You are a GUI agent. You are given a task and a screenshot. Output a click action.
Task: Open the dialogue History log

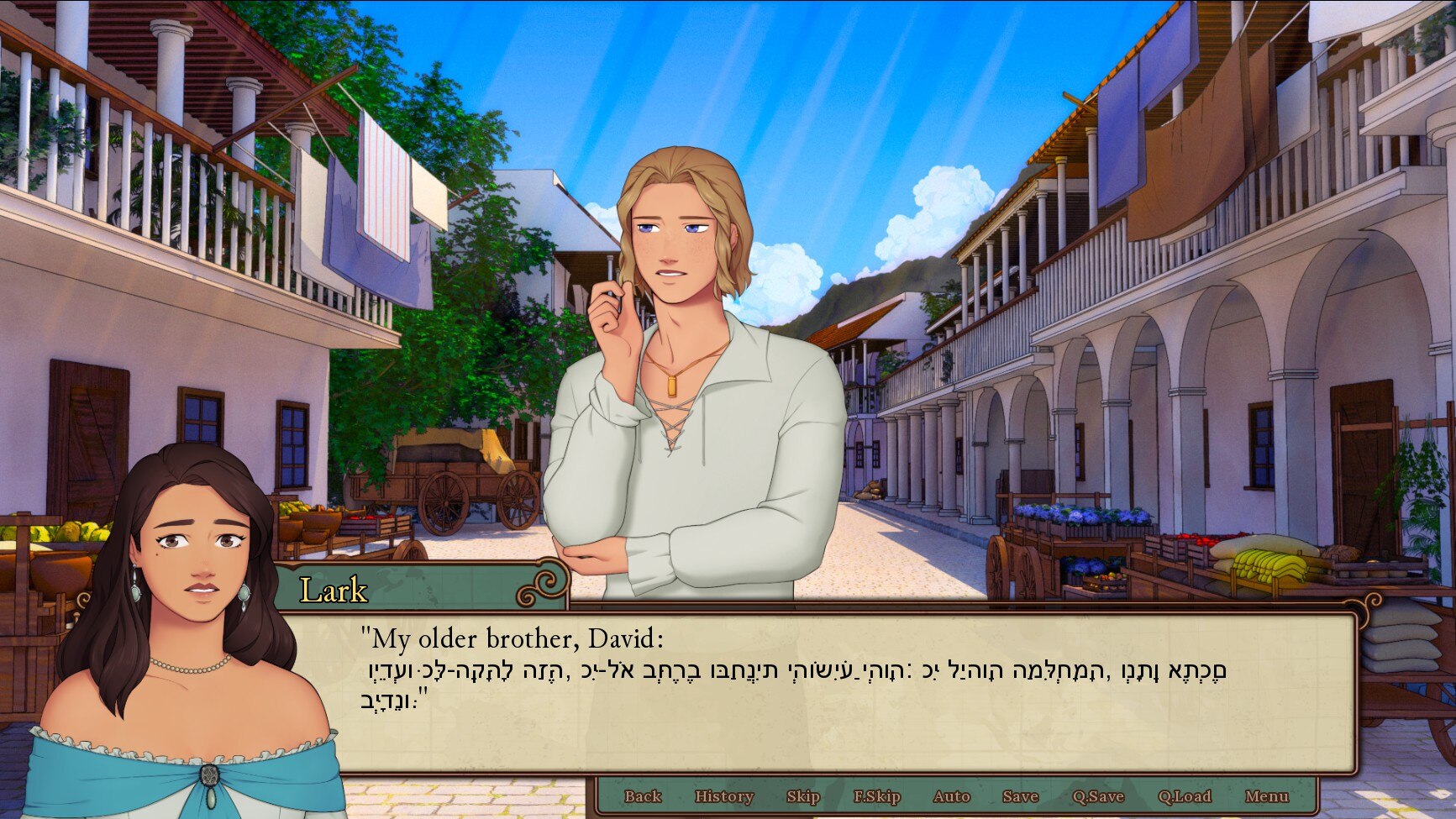pos(723,796)
